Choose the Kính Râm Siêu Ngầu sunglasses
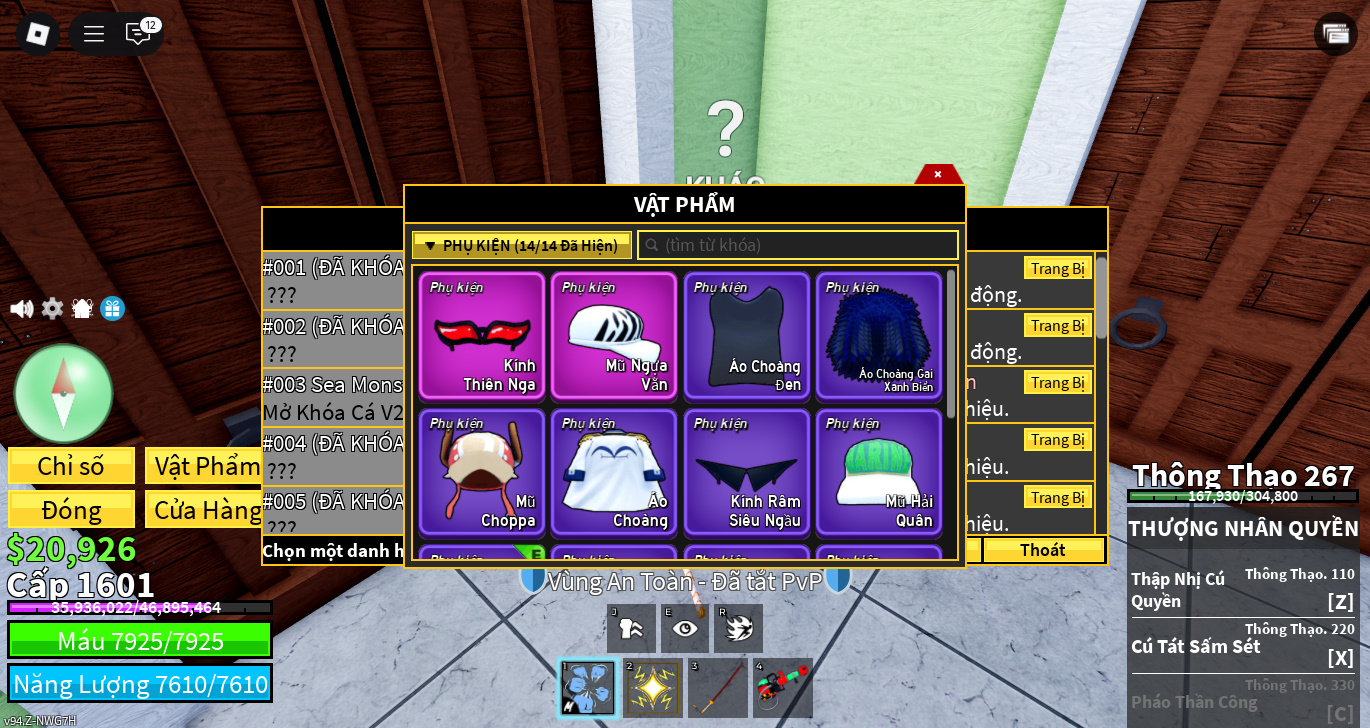Viewport: 1370px width, 728px height. 746,472
